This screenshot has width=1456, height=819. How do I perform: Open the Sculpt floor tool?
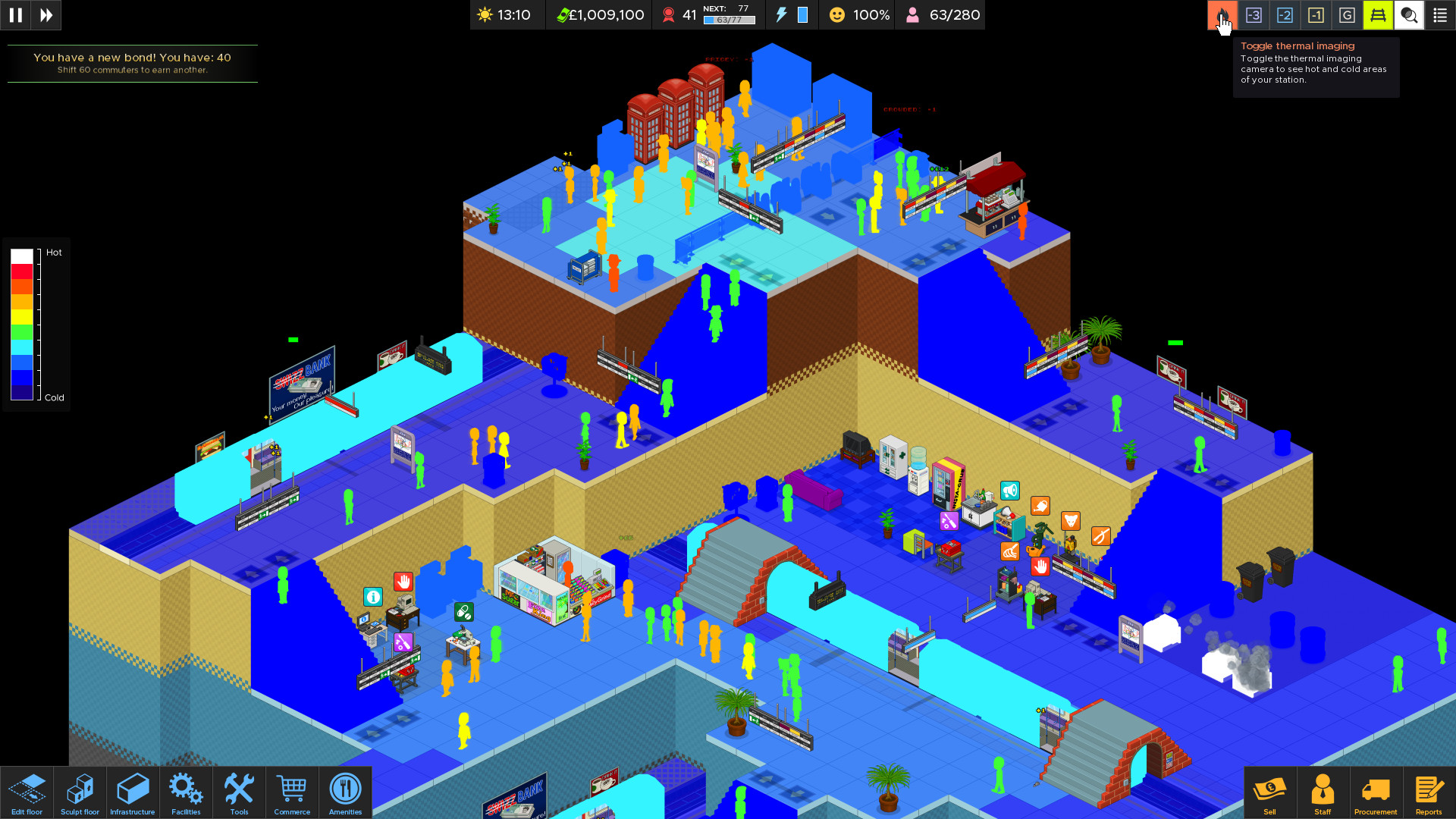[80, 792]
